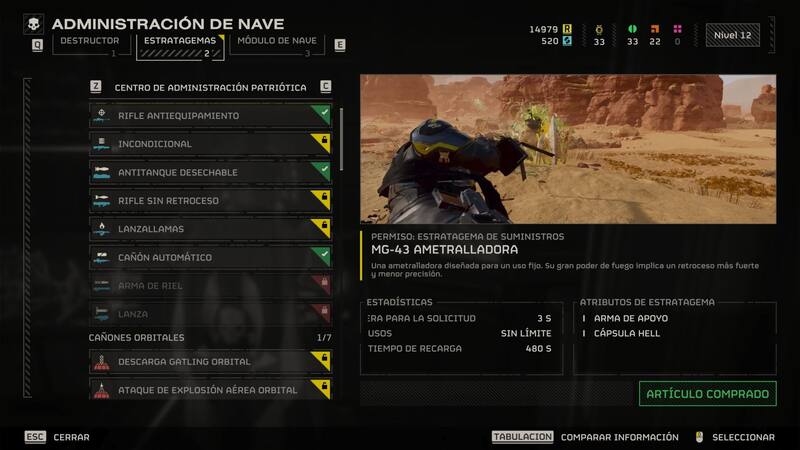The image size is (800, 450).
Task: Select the locked Arma de Riel row
Action: pos(210,286)
